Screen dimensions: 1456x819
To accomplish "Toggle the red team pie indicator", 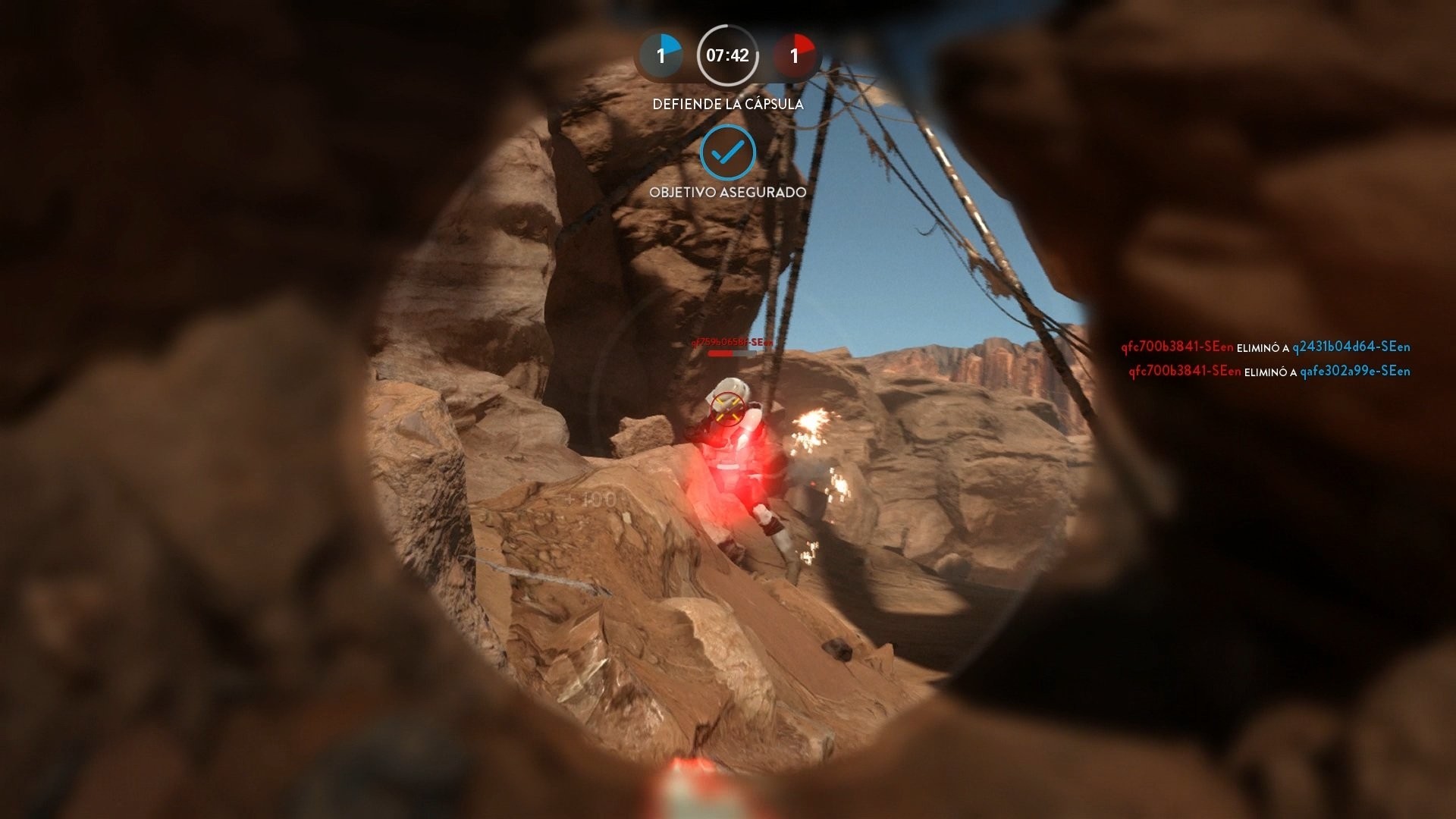I will (x=793, y=55).
